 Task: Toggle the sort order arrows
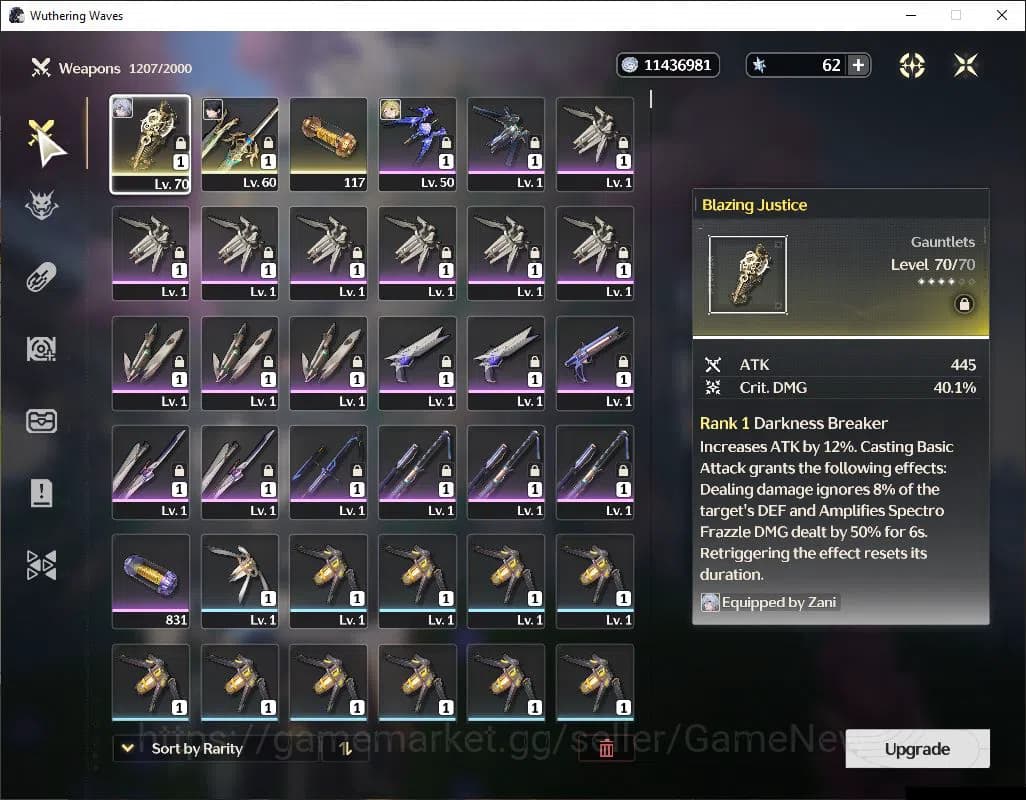(346, 749)
